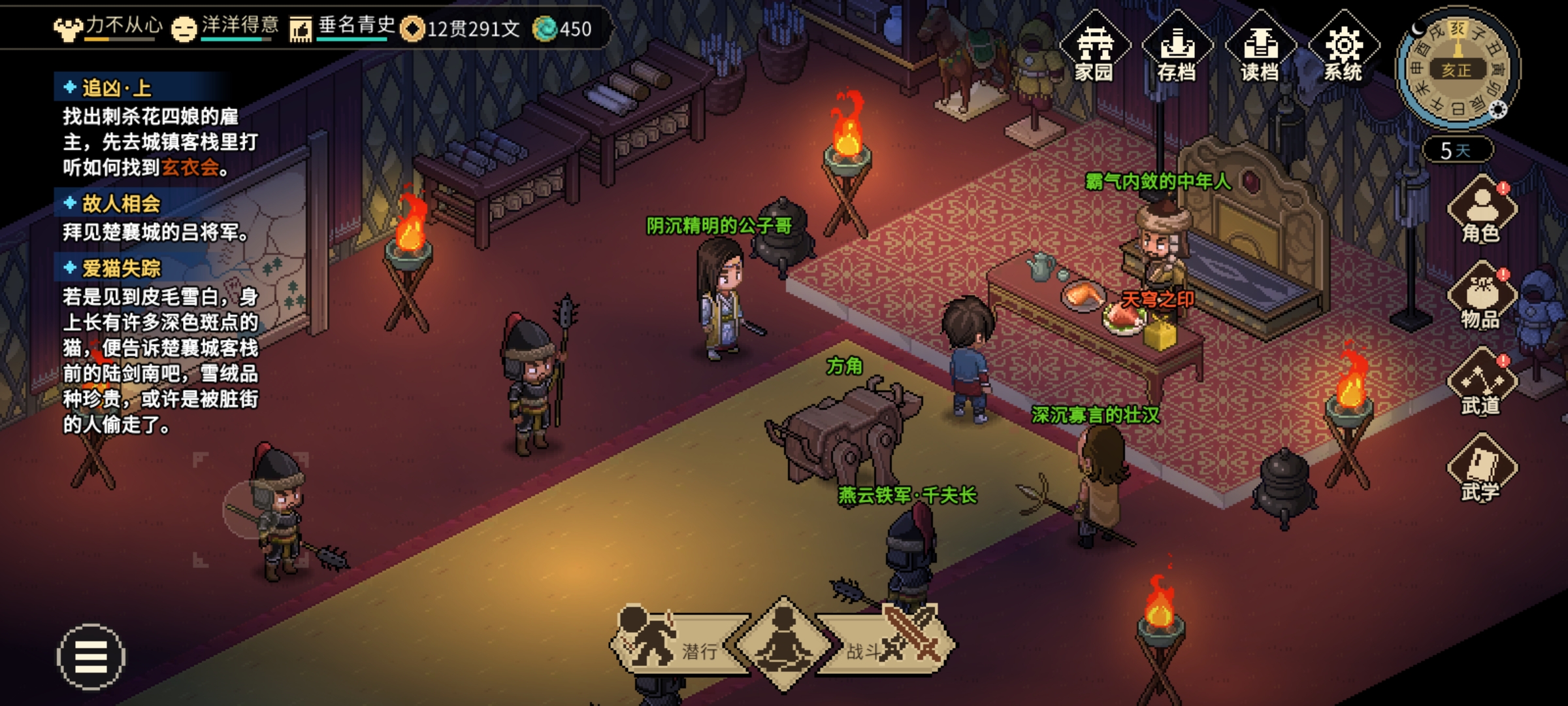The image size is (1568, 706).
Task: Tap the 力不从心 stamina status
Action: (x=108, y=27)
